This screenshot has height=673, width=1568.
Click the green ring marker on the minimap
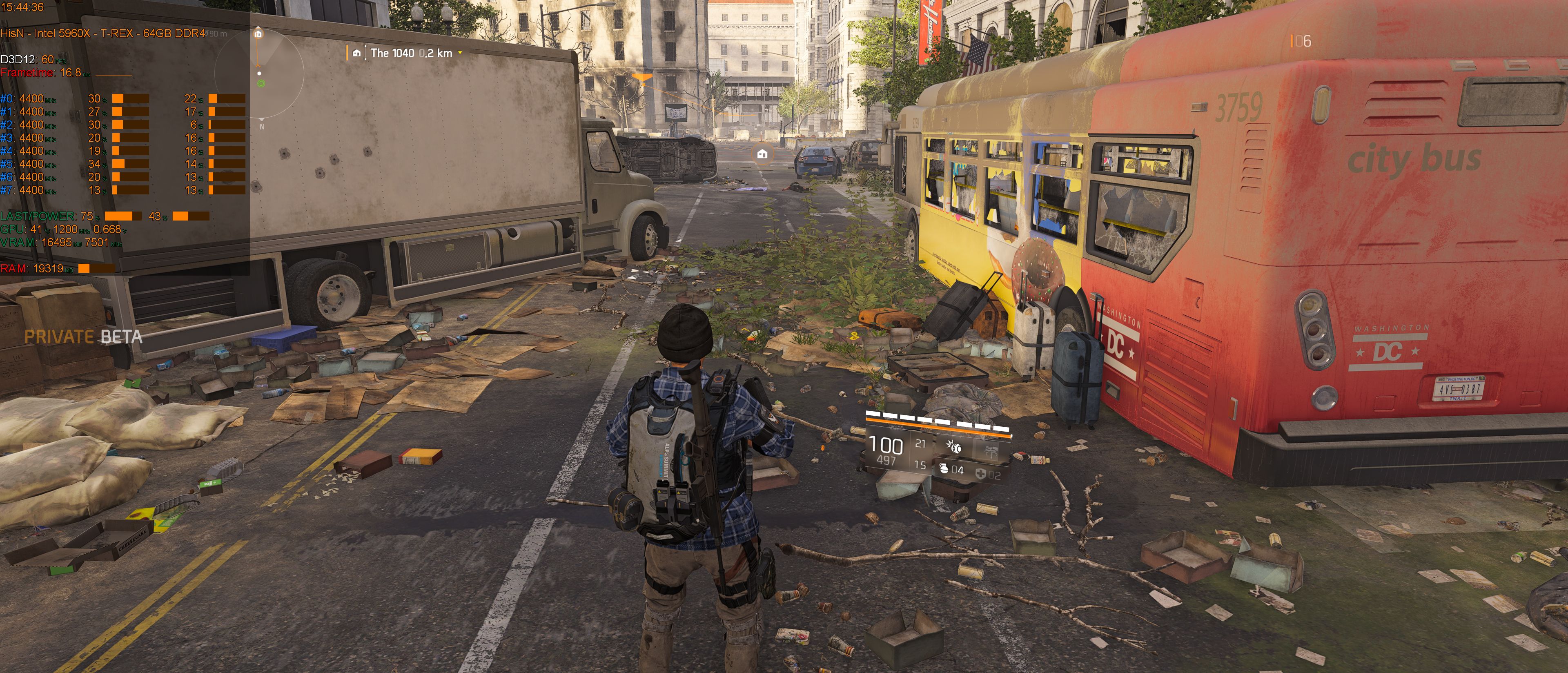point(261,83)
